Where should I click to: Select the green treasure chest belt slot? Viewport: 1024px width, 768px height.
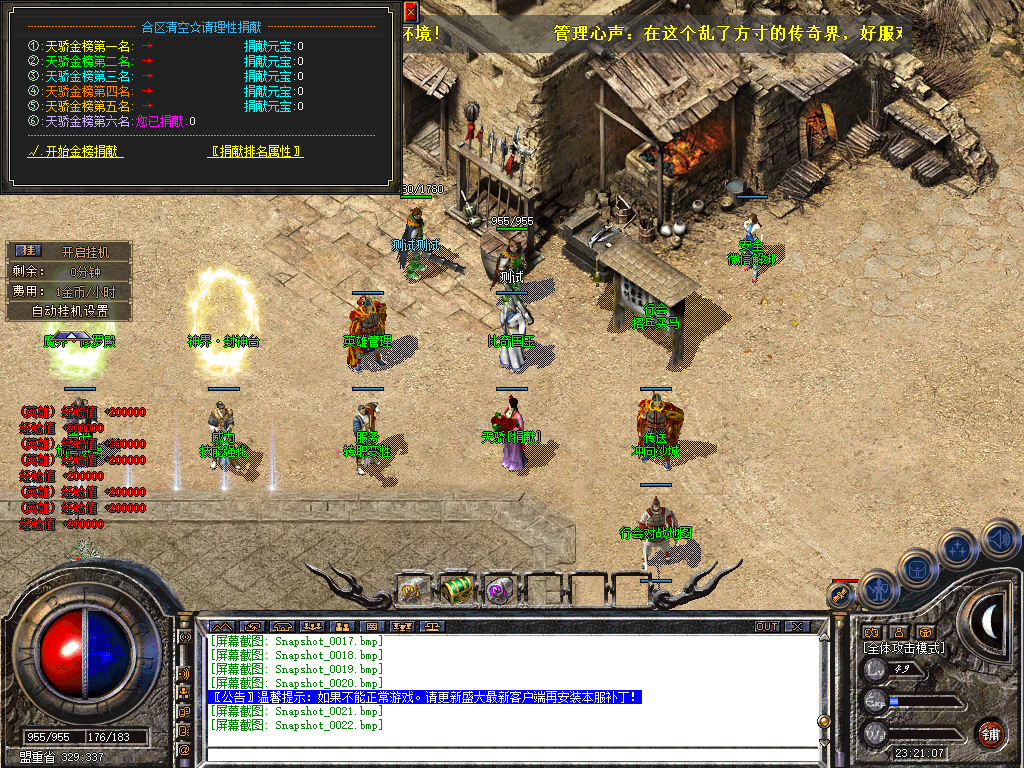tap(456, 590)
